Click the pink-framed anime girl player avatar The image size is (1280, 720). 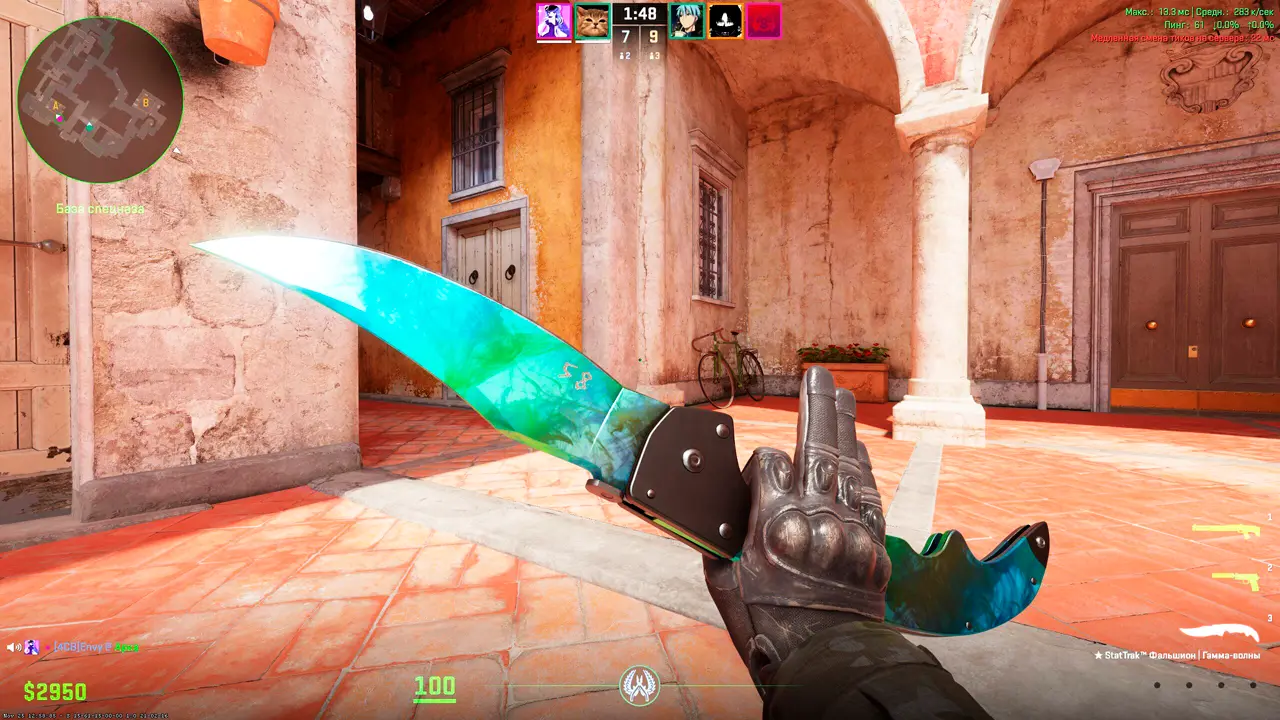[553, 21]
